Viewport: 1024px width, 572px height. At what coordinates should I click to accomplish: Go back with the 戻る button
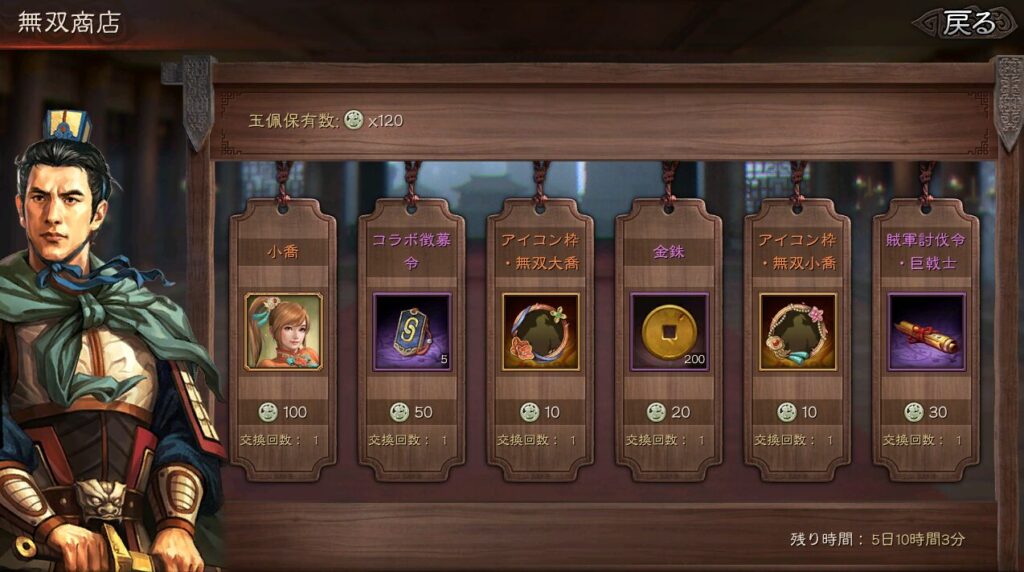pyautogui.click(x=968, y=23)
